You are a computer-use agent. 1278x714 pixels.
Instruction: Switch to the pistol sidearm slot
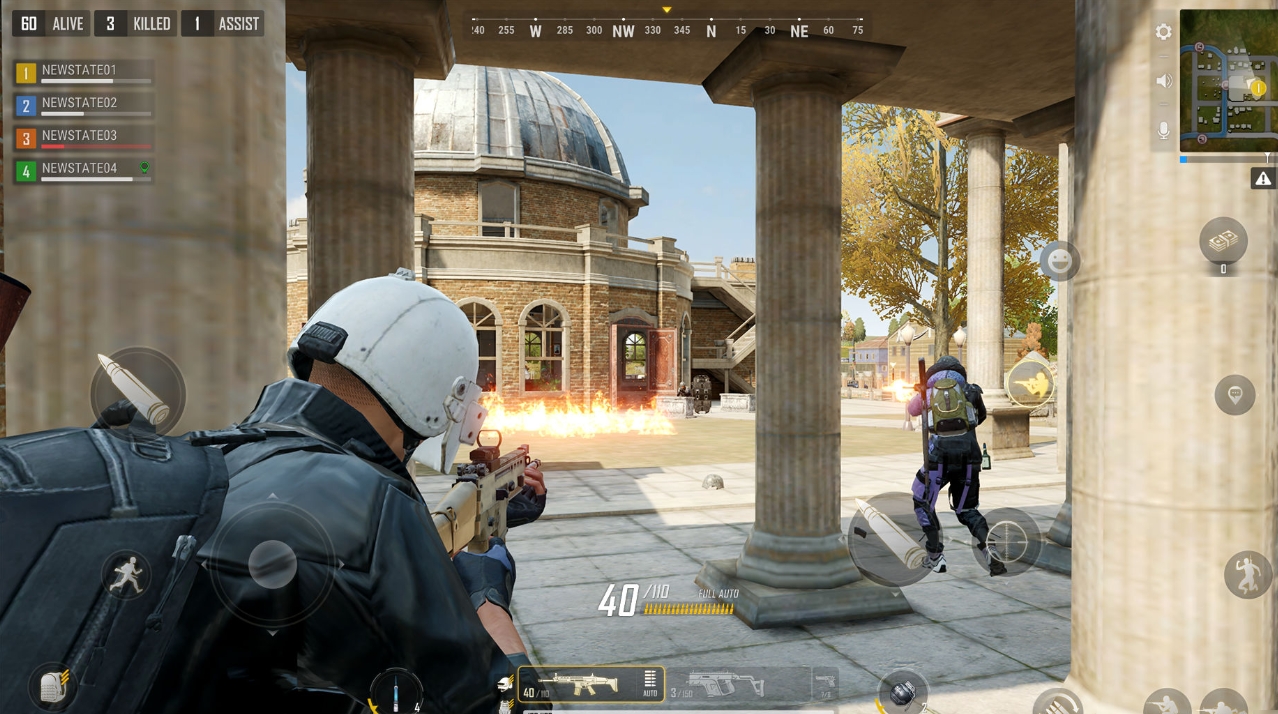point(825,685)
